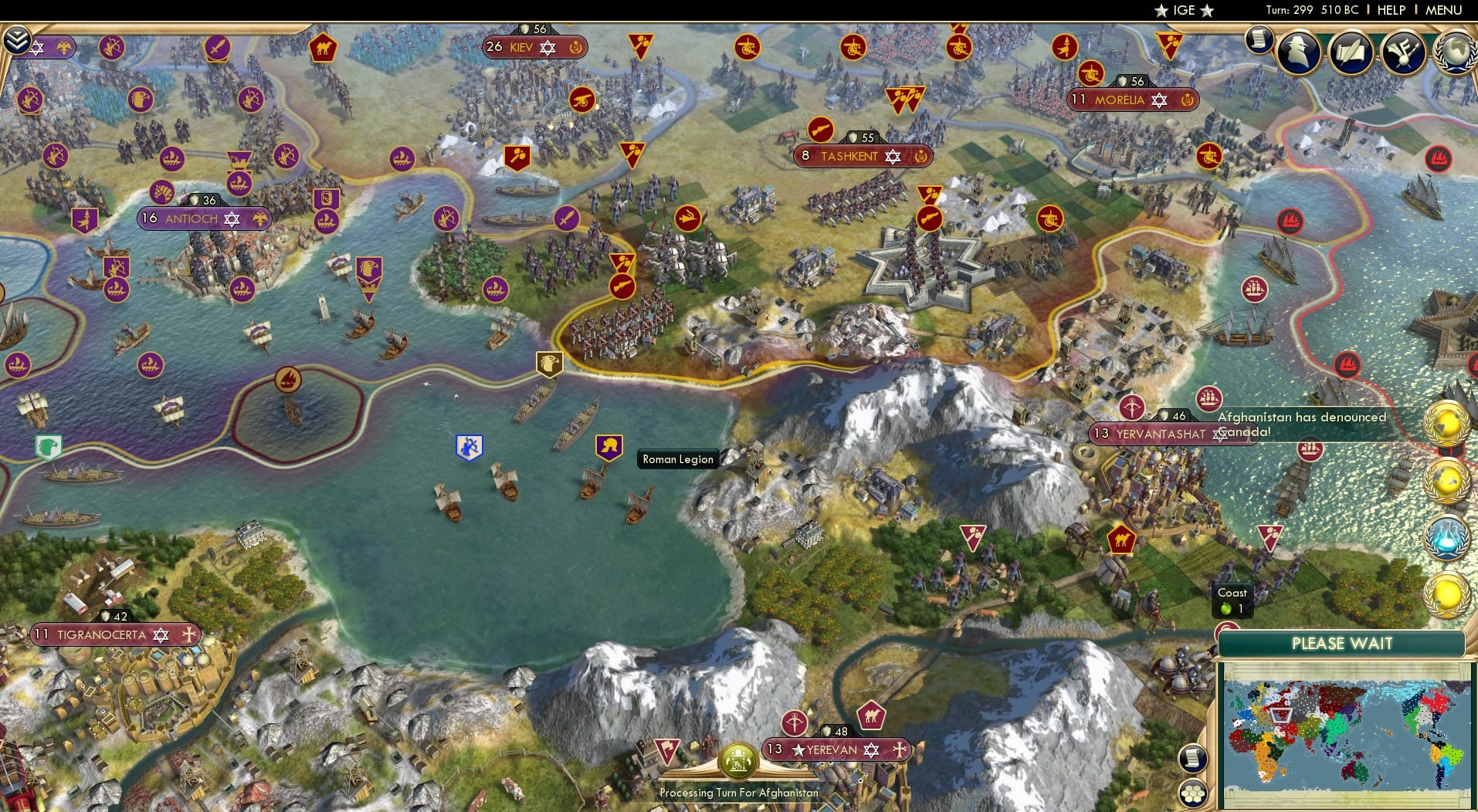The image size is (1478, 812).
Task: Select the Roman Legion unit flag
Action: (x=608, y=446)
